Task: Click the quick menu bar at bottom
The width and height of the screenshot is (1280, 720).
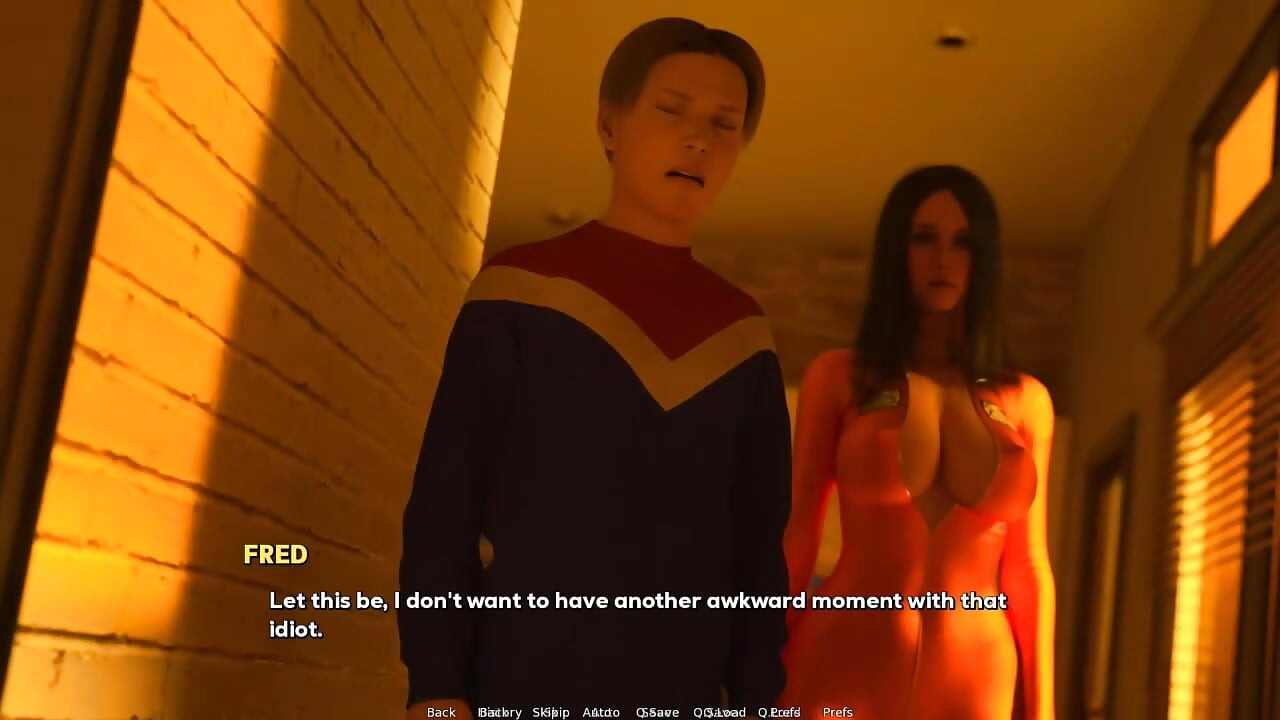Action: 640,712
